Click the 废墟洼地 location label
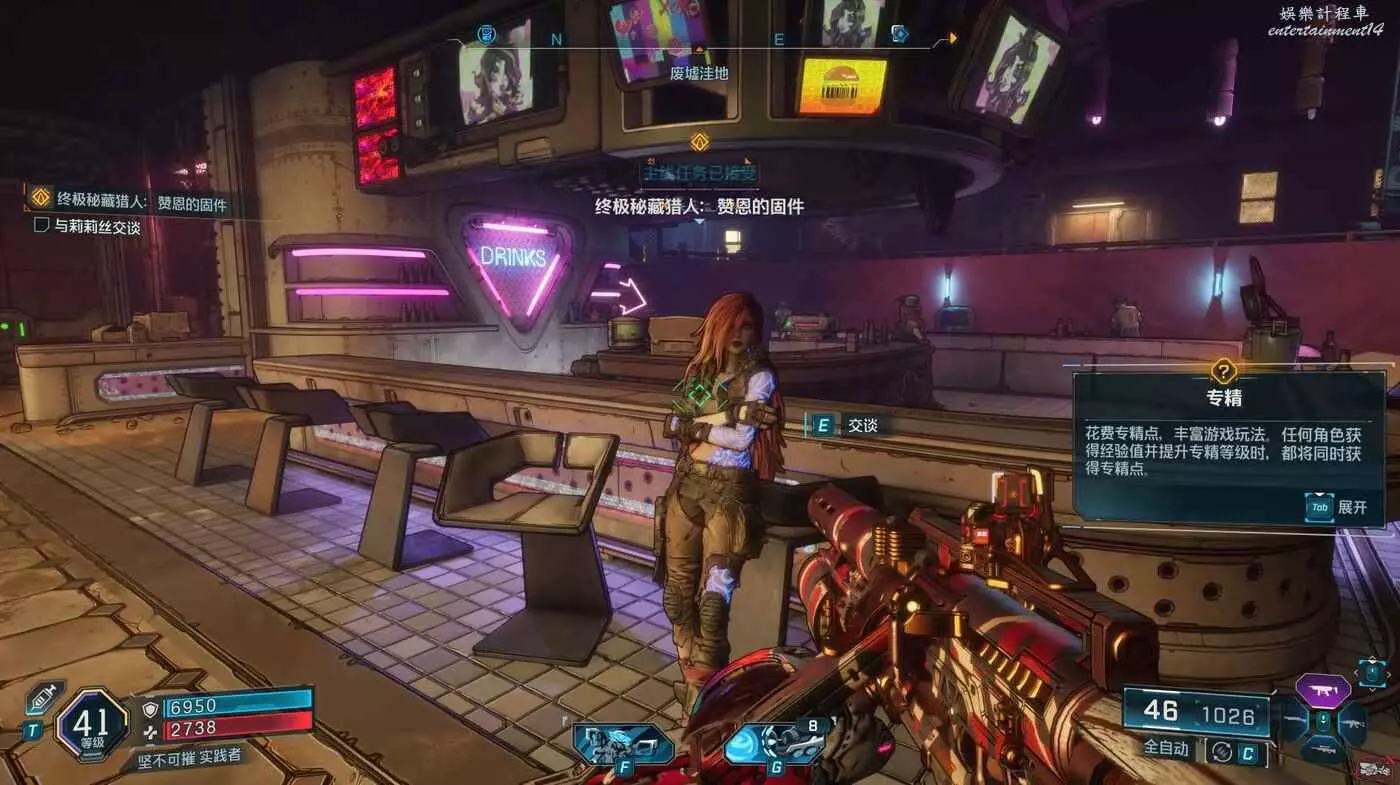The height and width of the screenshot is (785, 1400). [699, 73]
